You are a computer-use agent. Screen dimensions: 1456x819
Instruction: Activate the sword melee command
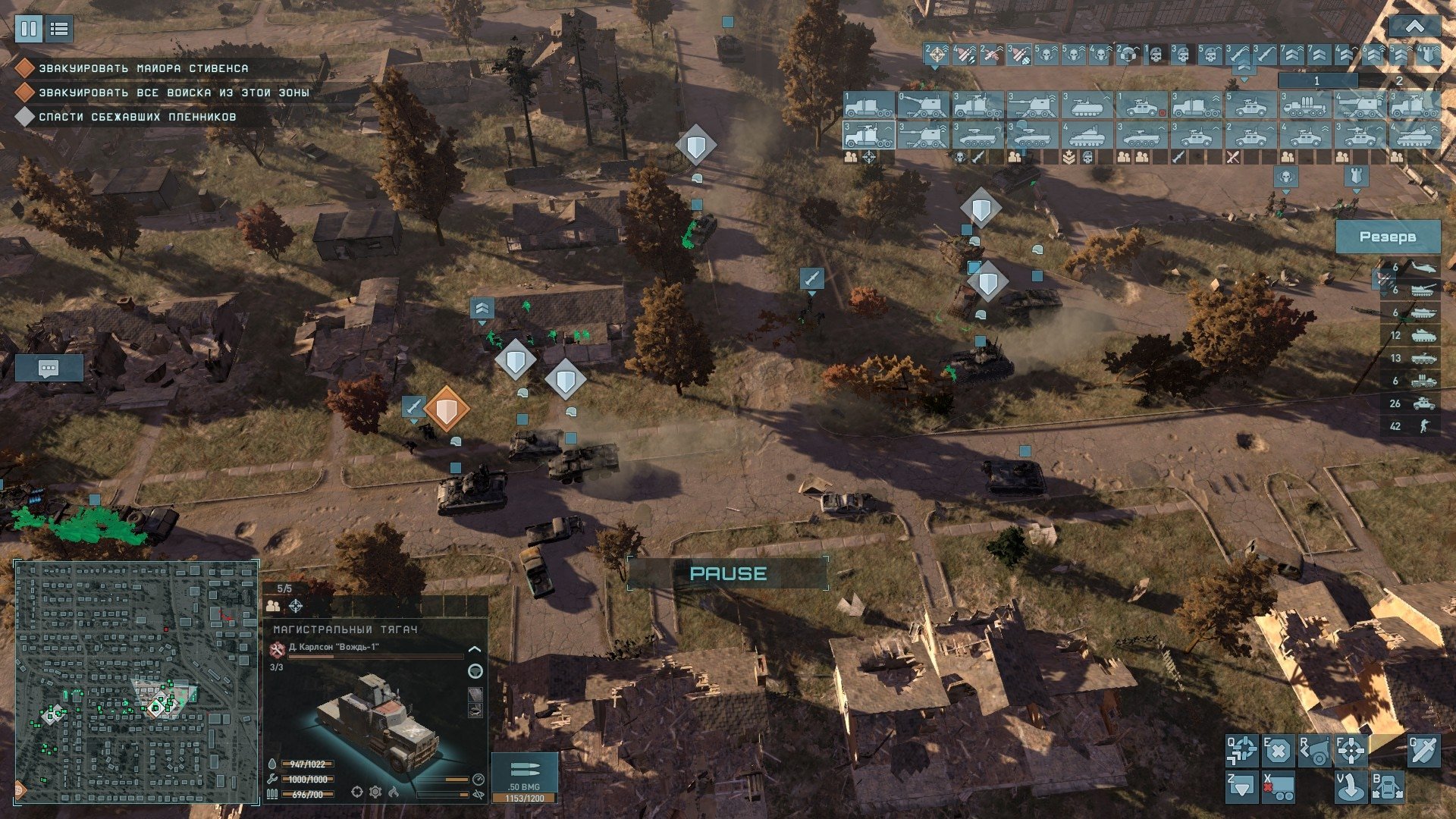click(x=1423, y=751)
